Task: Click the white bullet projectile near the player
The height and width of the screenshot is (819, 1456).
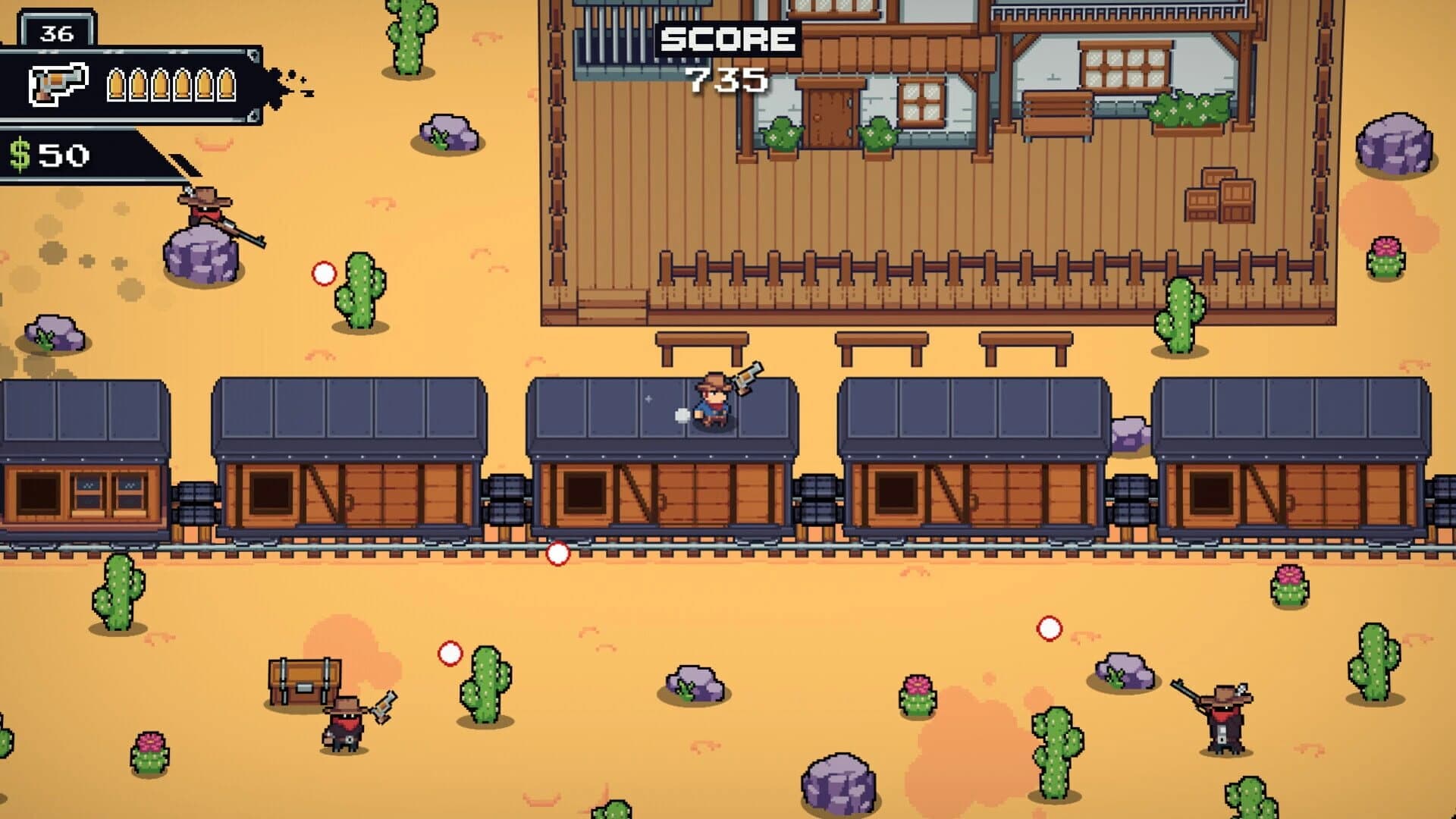Action: [681, 414]
